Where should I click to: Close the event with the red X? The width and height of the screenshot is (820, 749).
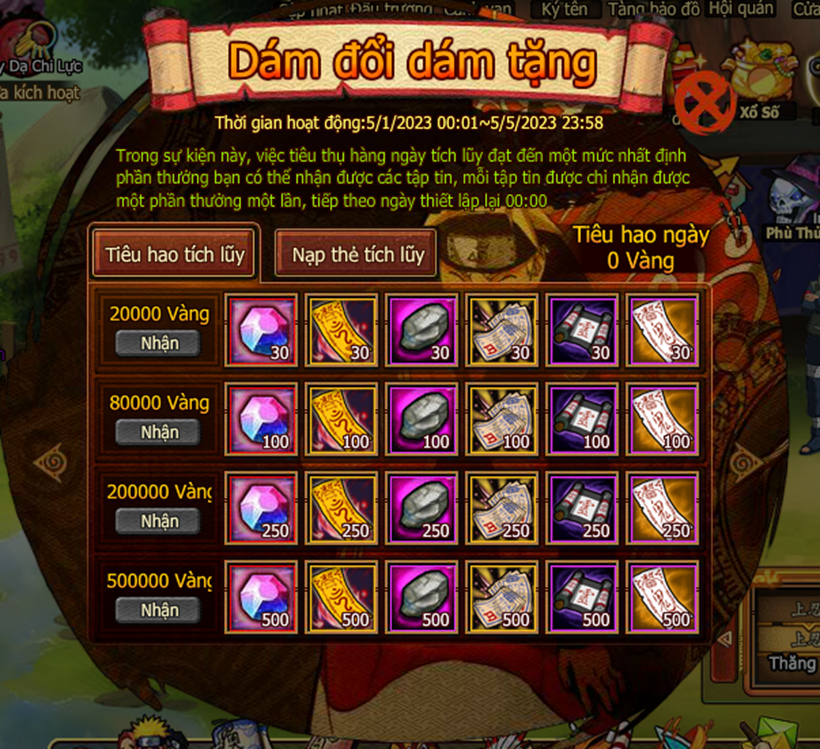click(705, 101)
